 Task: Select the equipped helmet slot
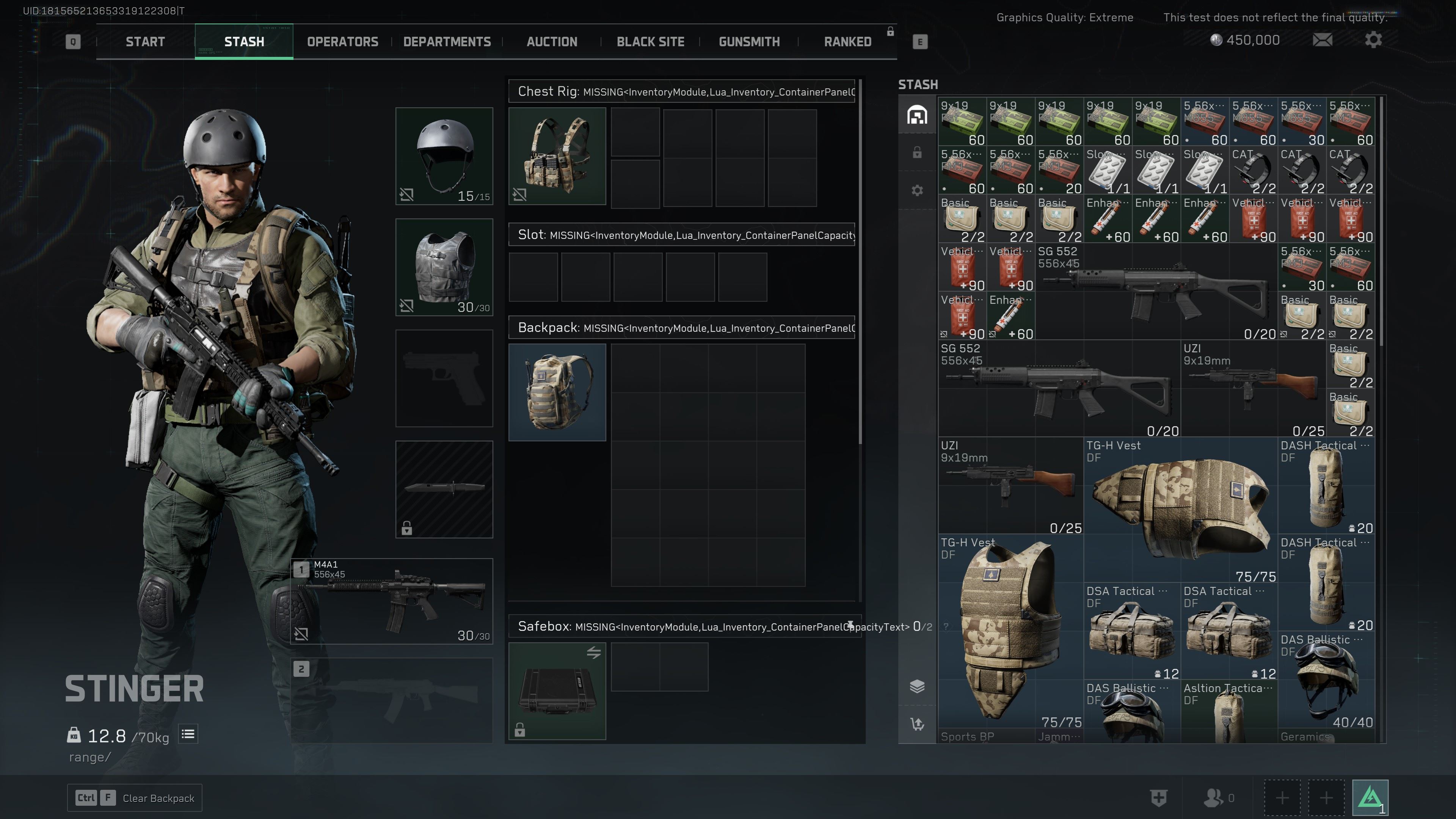pyautogui.click(x=444, y=156)
